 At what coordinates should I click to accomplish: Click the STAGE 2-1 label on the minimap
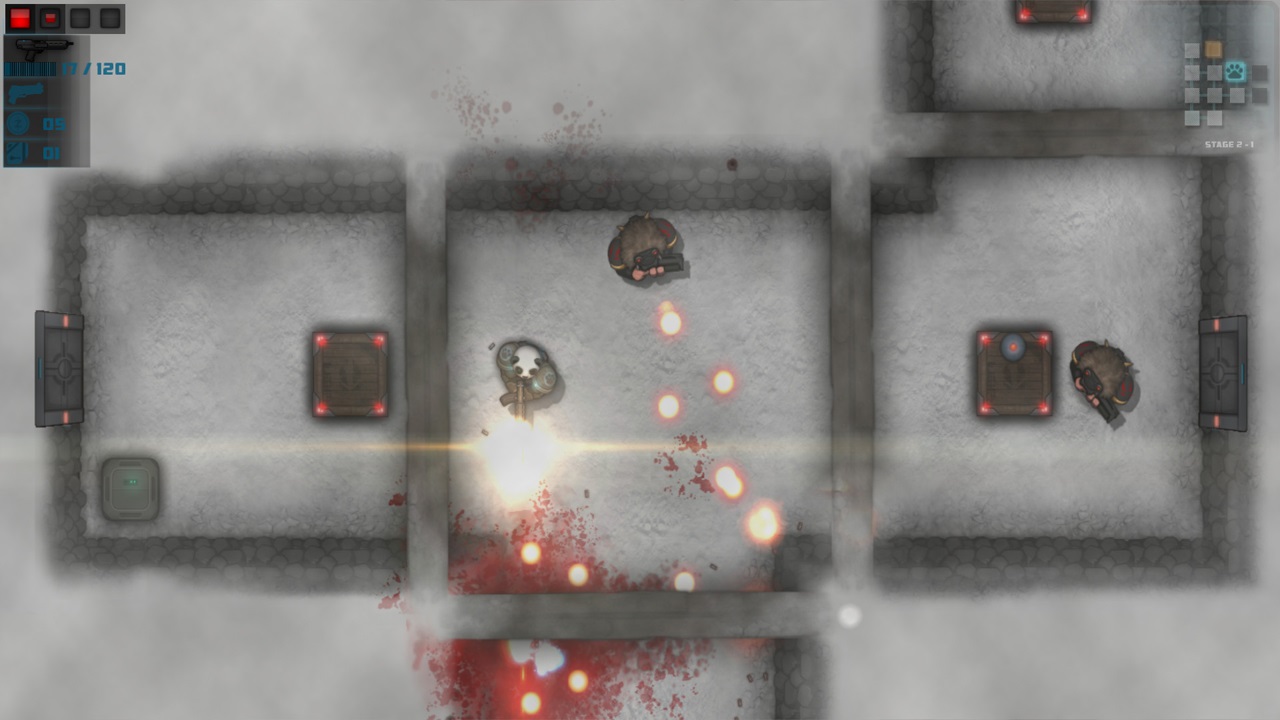1230,143
